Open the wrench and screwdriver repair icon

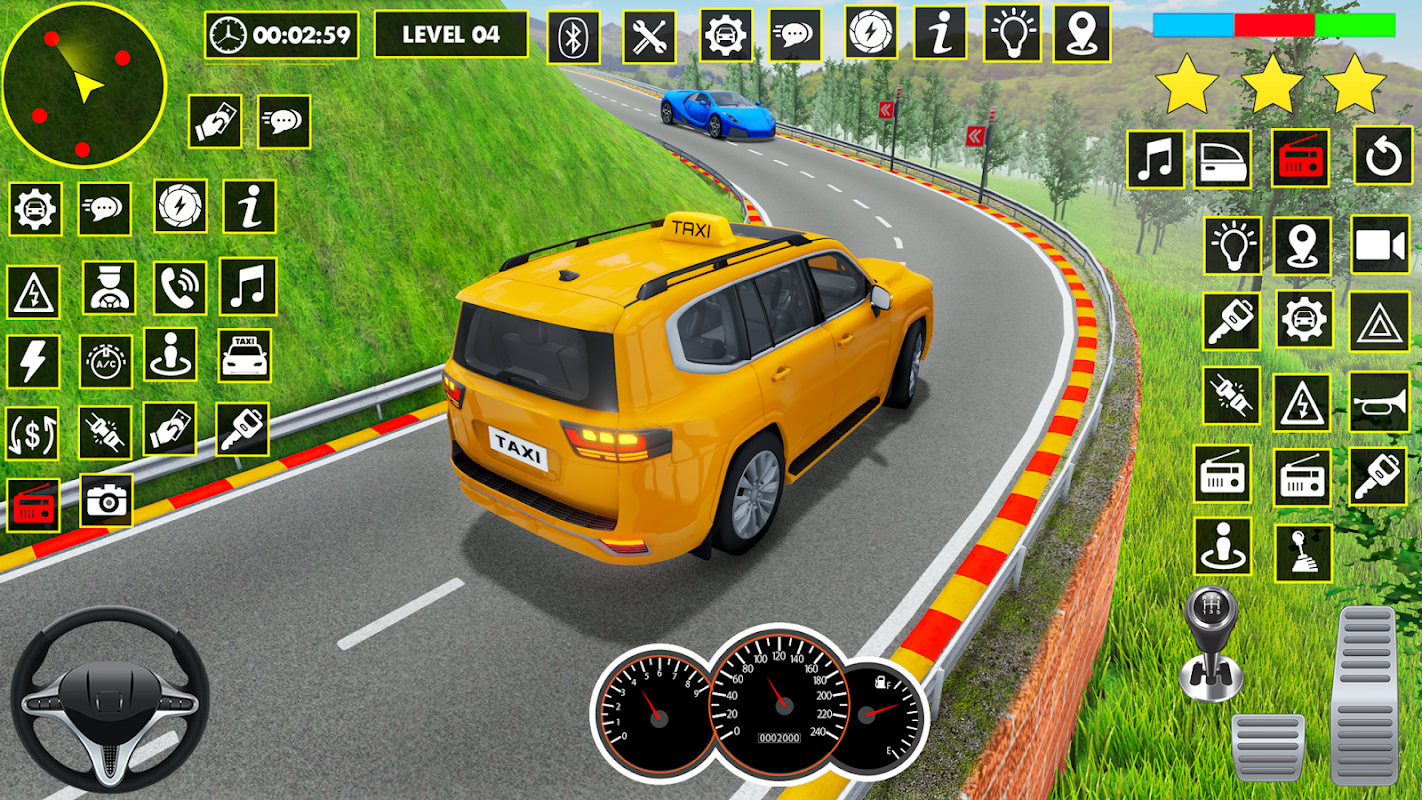[649, 37]
